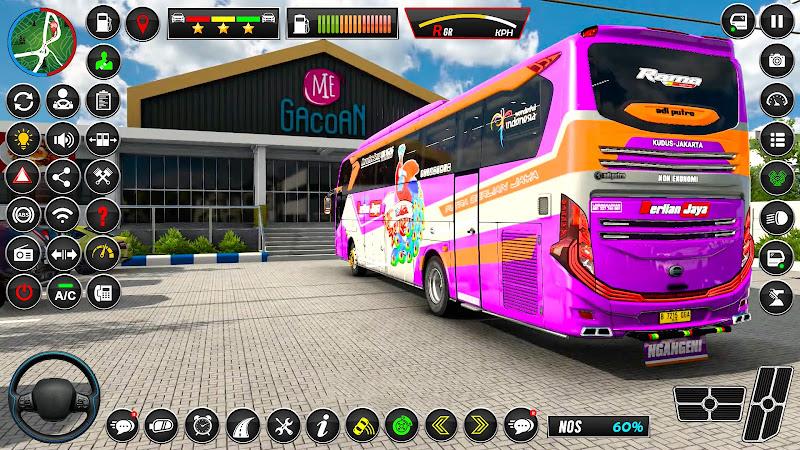Open the camera view button

776,59
